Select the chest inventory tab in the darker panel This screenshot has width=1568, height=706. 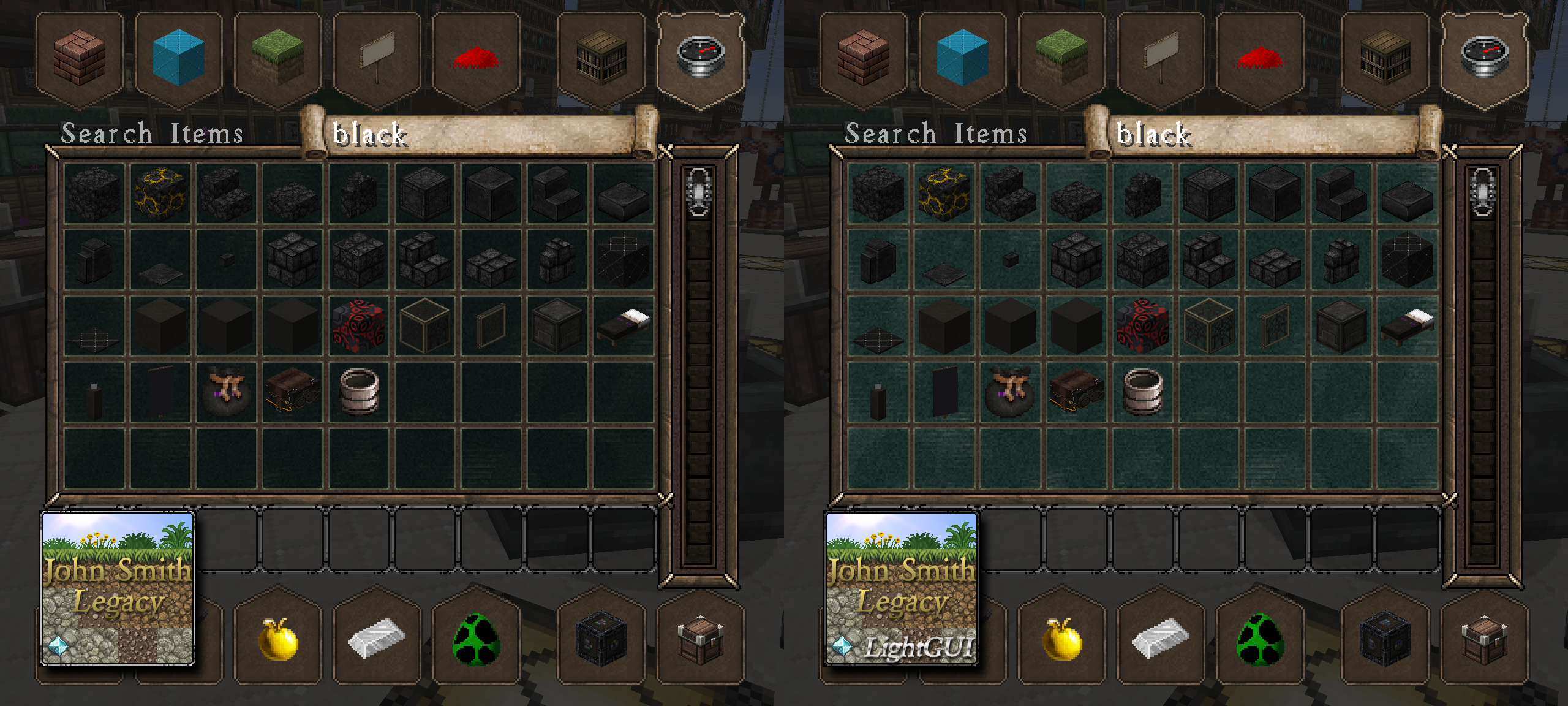coord(701,640)
